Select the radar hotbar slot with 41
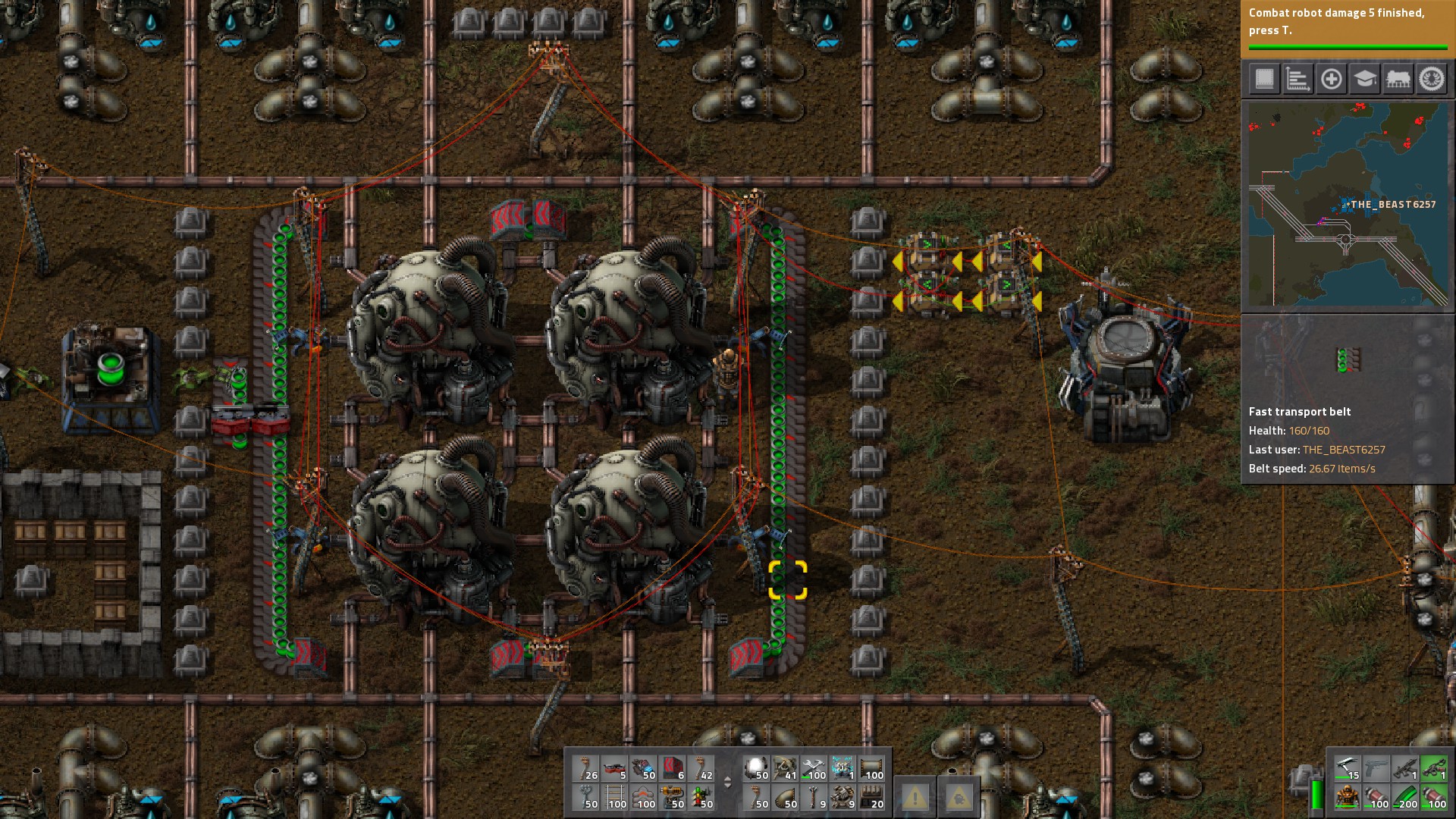Screen dimensions: 1456x819 click(786, 769)
